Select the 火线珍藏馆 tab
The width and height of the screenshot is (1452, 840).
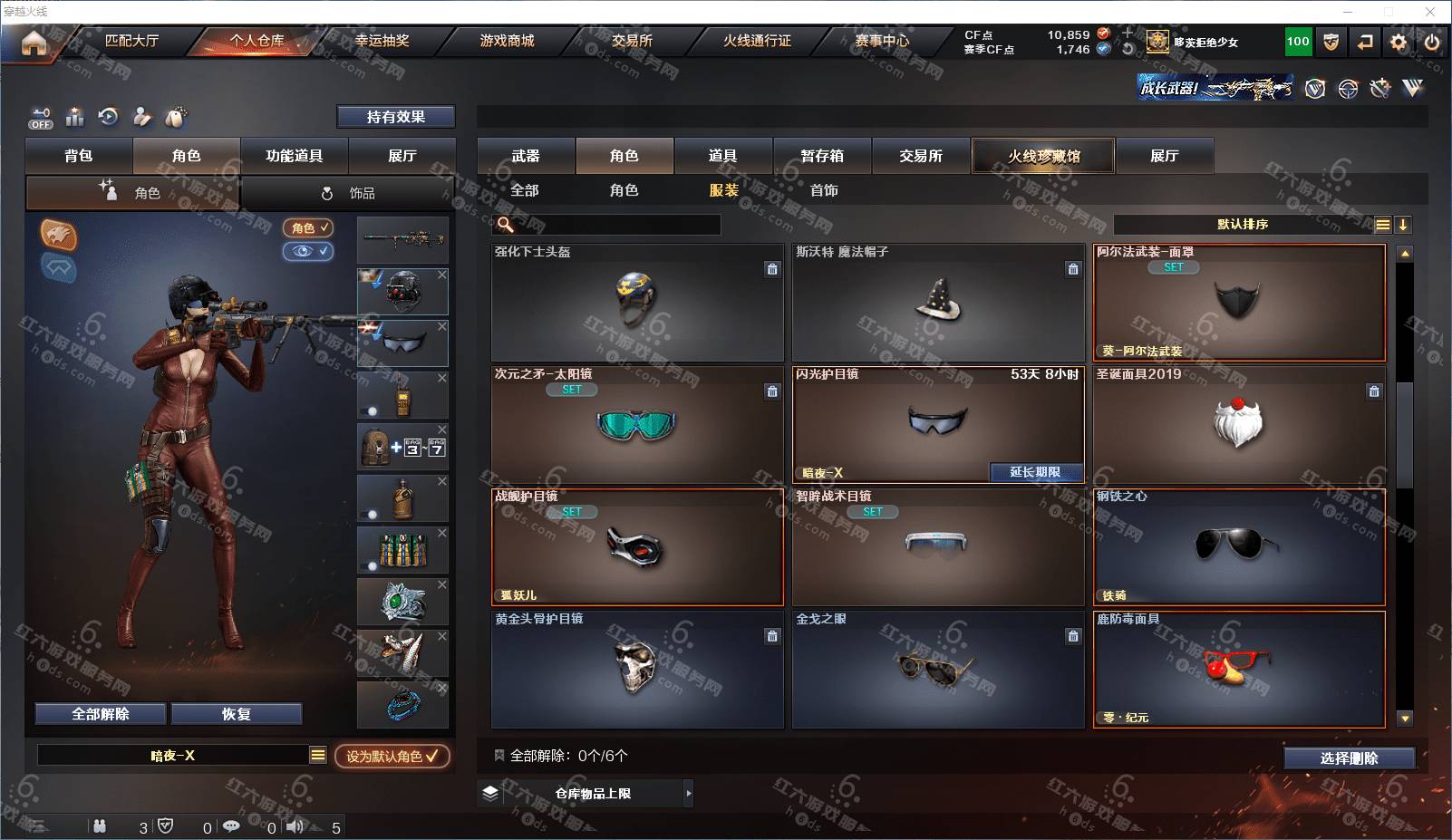click(x=1043, y=156)
